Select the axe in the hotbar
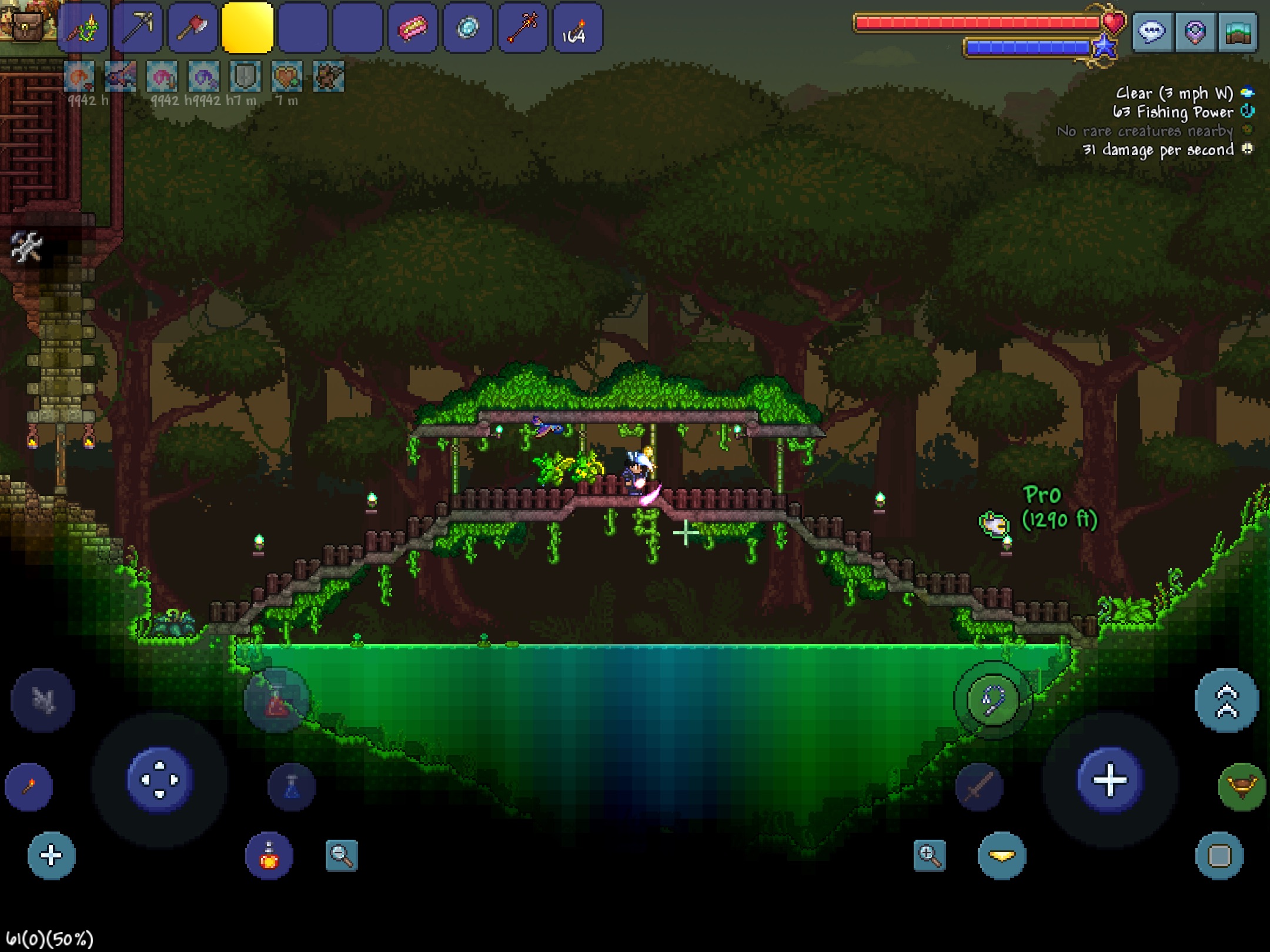1270x952 pixels. point(192,29)
